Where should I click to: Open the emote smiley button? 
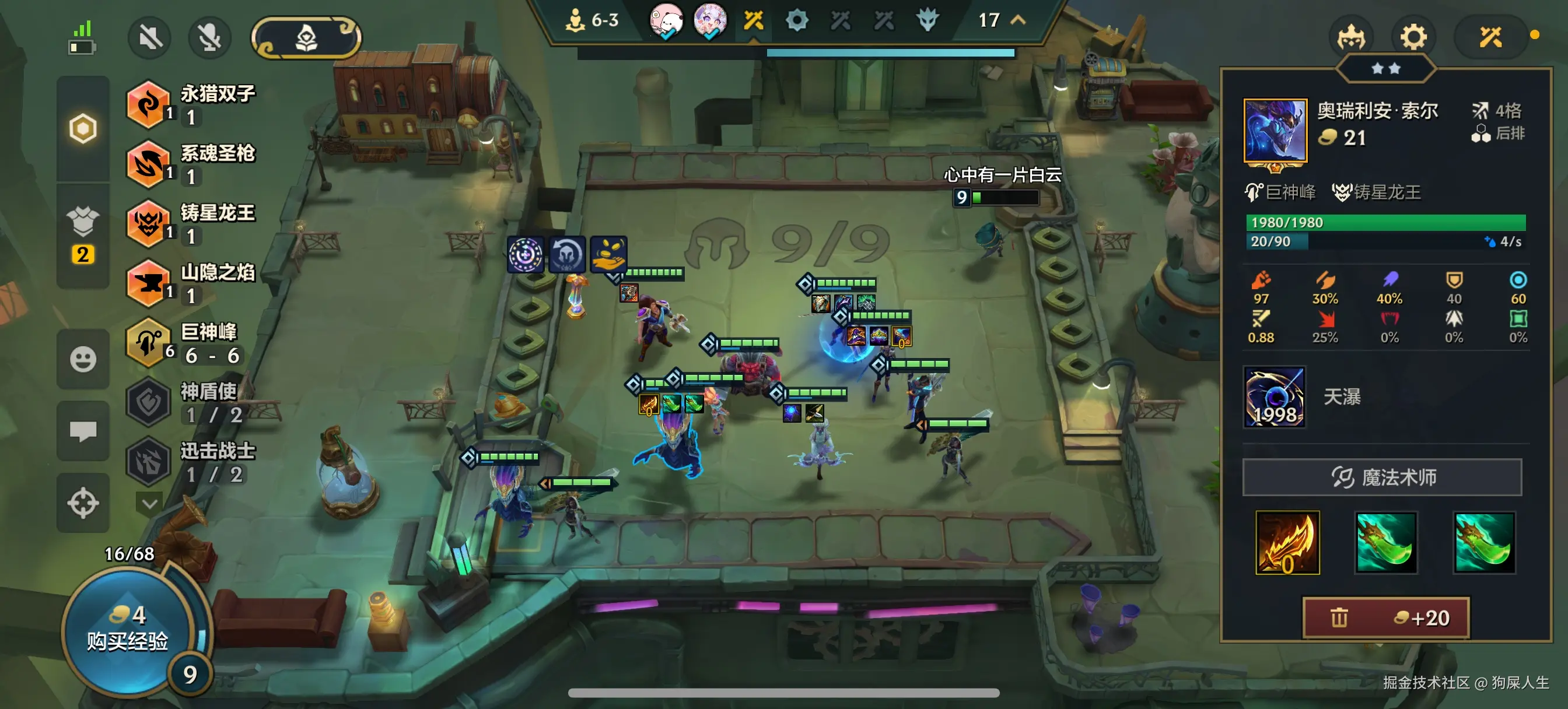coord(83,359)
